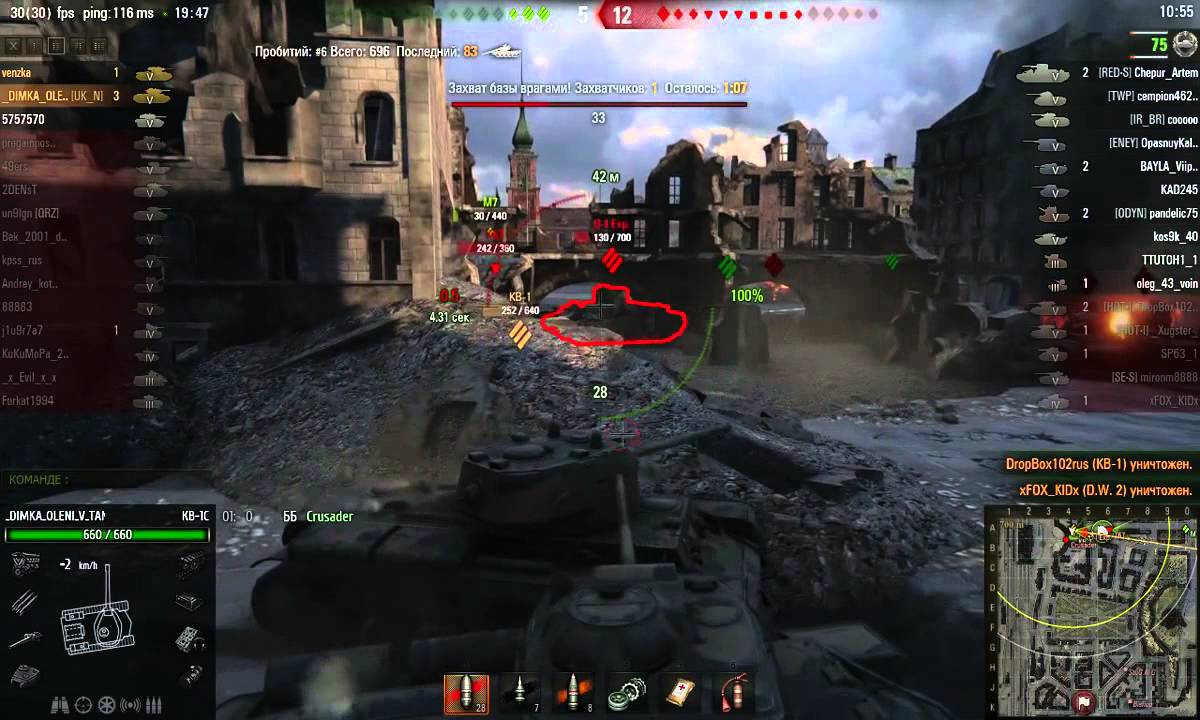Image resolution: width=1200 pixels, height=720 pixels.
Task: Select the armor-piercing shell with 28 rounds
Action: (x=466, y=693)
